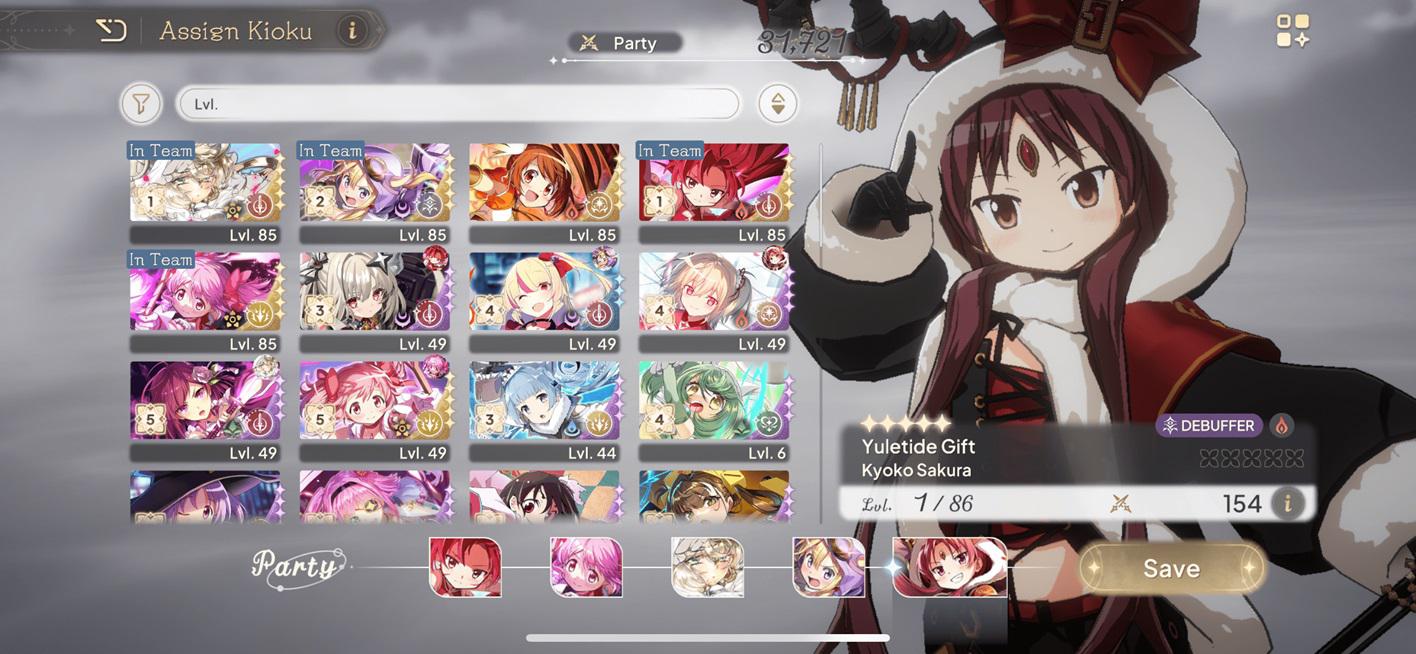This screenshot has width=1416, height=654.
Task: Choose the blue-haired Lvl. 44 Kioku card
Action: [544, 401]
